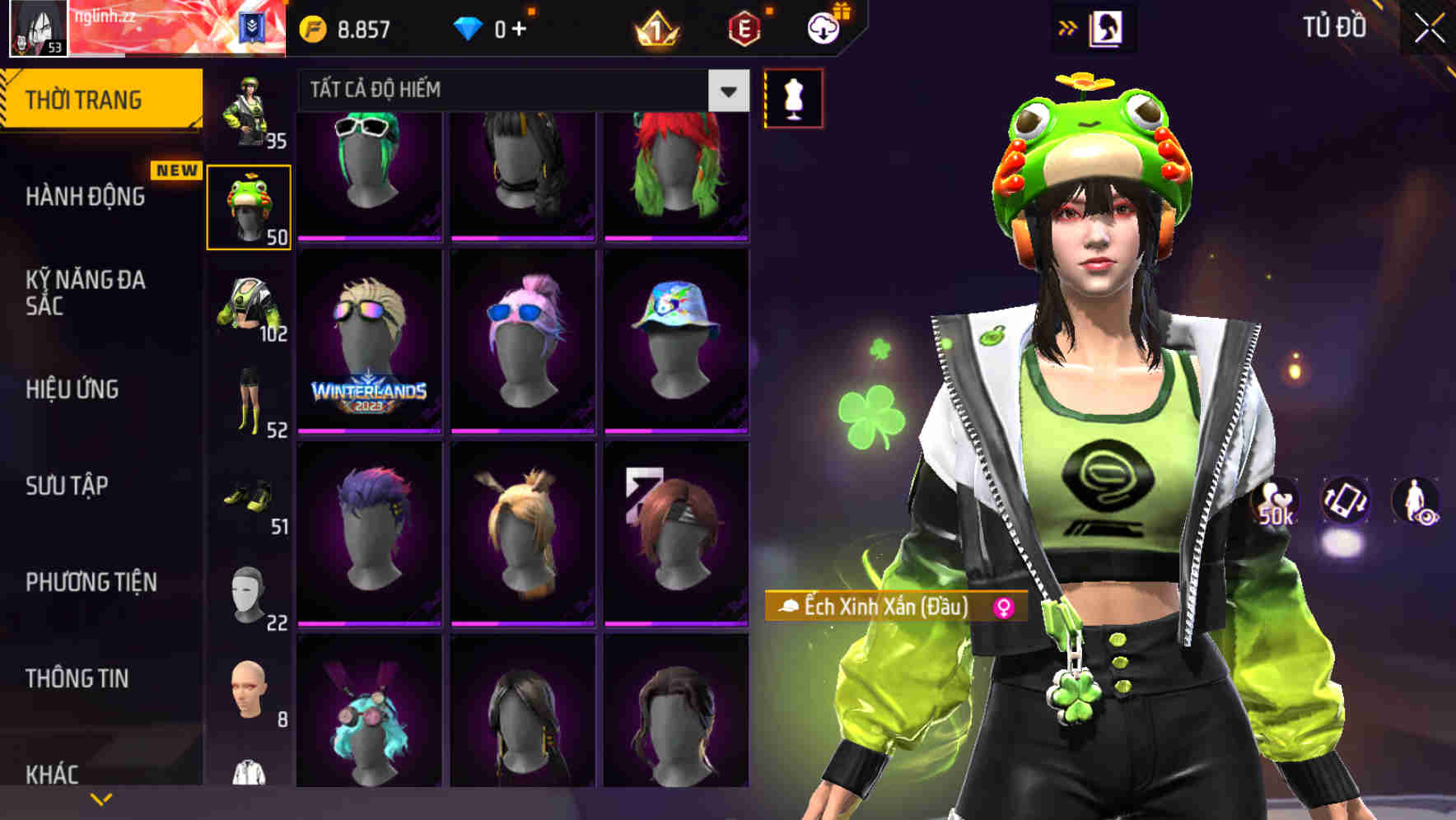Screen dimensions: 1456x820
Task: Click the character card icon beside TỦ ĐỒ
Action: pos(1107,27)
